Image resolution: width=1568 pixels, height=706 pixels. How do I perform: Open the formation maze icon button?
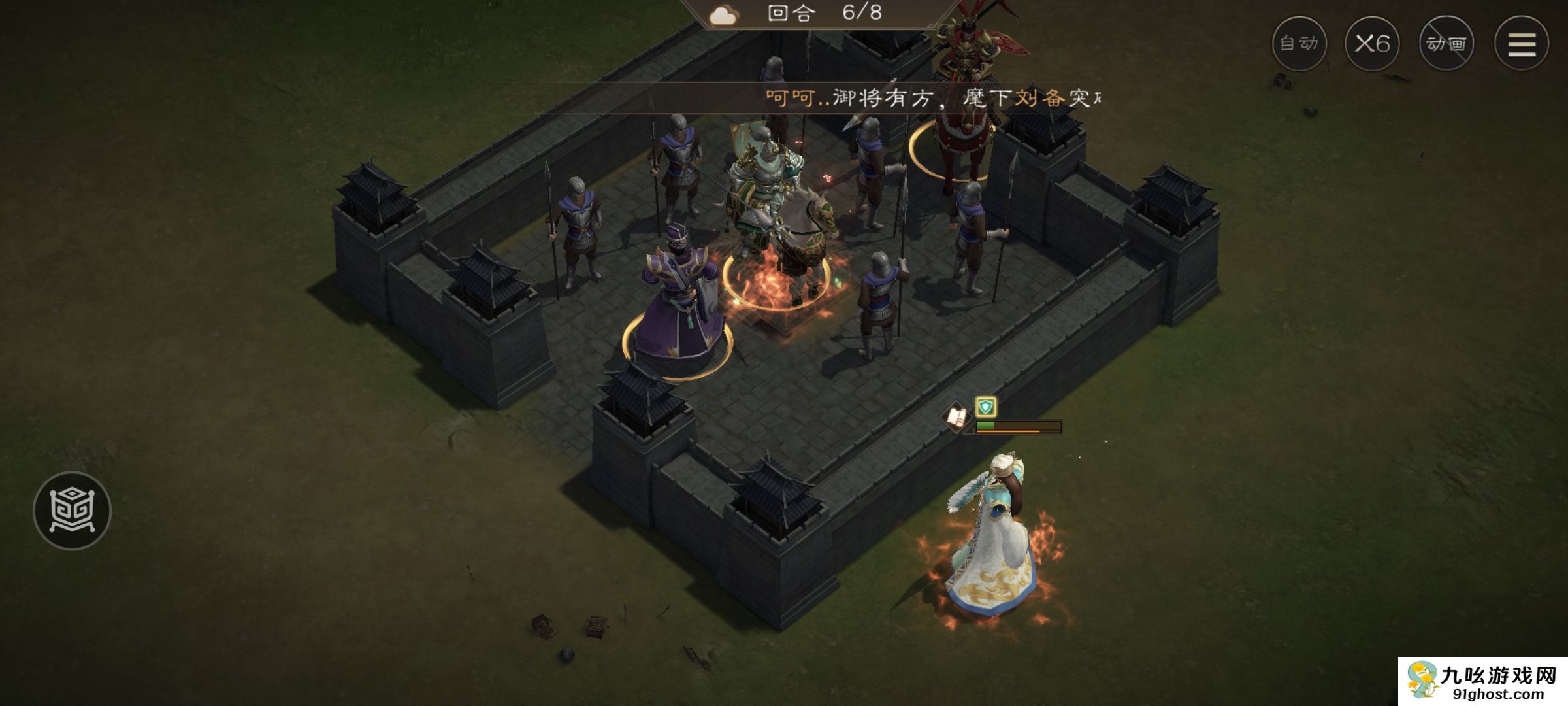coord(72,511)
